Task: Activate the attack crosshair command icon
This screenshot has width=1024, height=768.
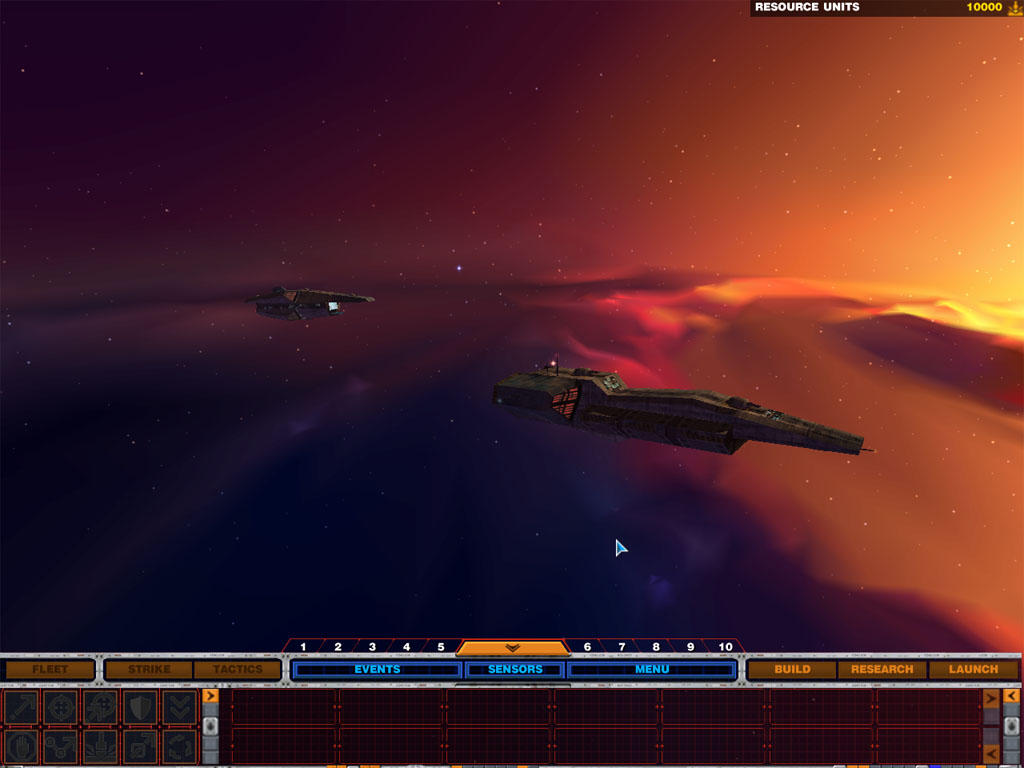Action: (x=60, y=707)
